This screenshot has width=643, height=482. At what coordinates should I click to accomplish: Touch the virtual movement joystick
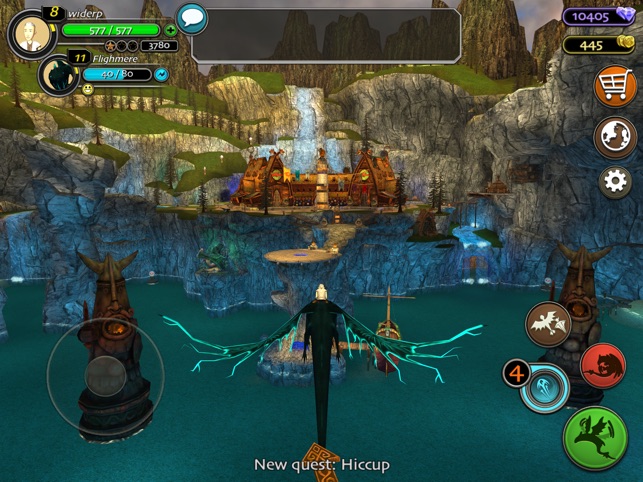104,375
